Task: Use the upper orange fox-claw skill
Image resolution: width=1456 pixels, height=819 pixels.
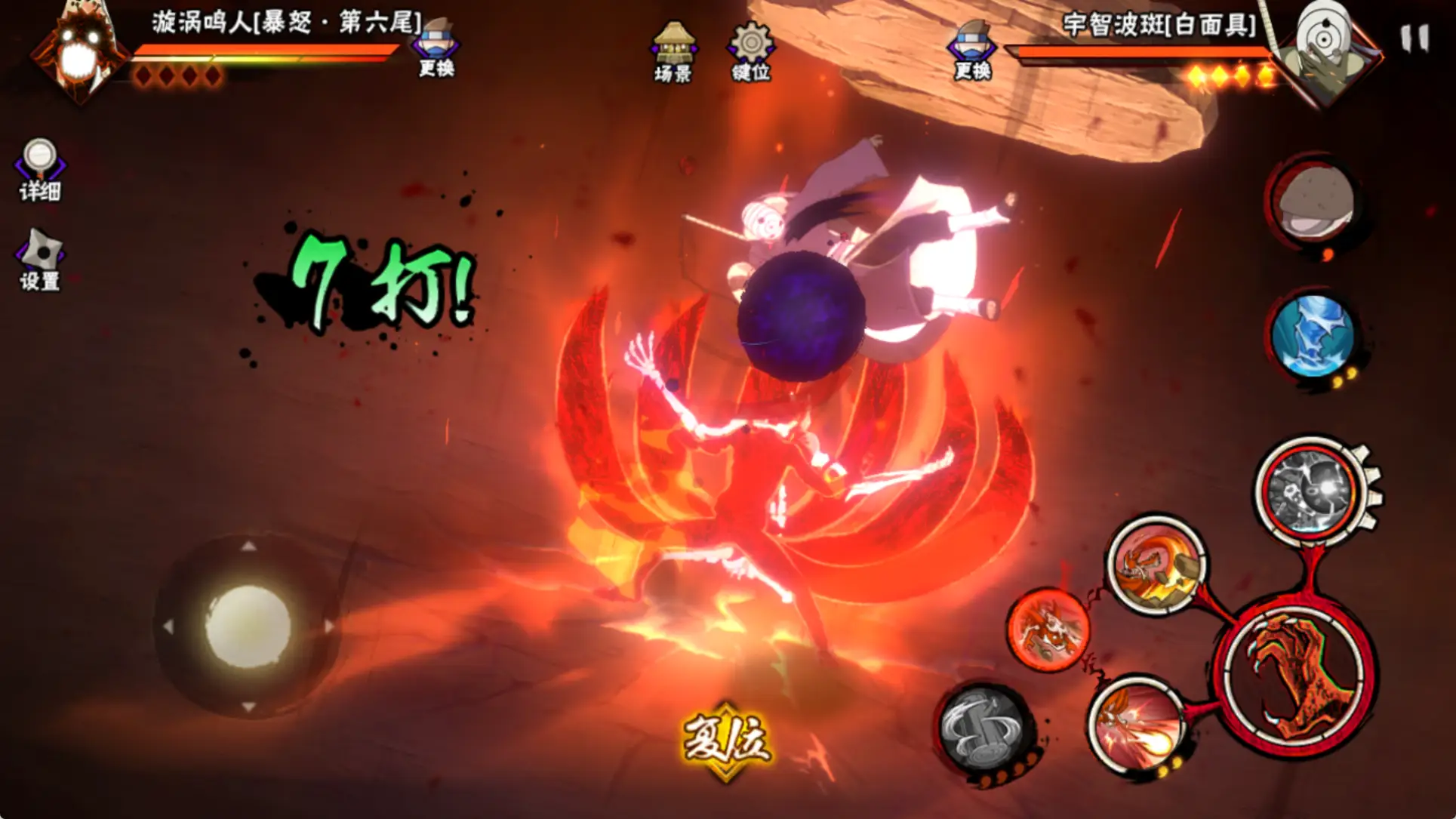Action: 1156,564
